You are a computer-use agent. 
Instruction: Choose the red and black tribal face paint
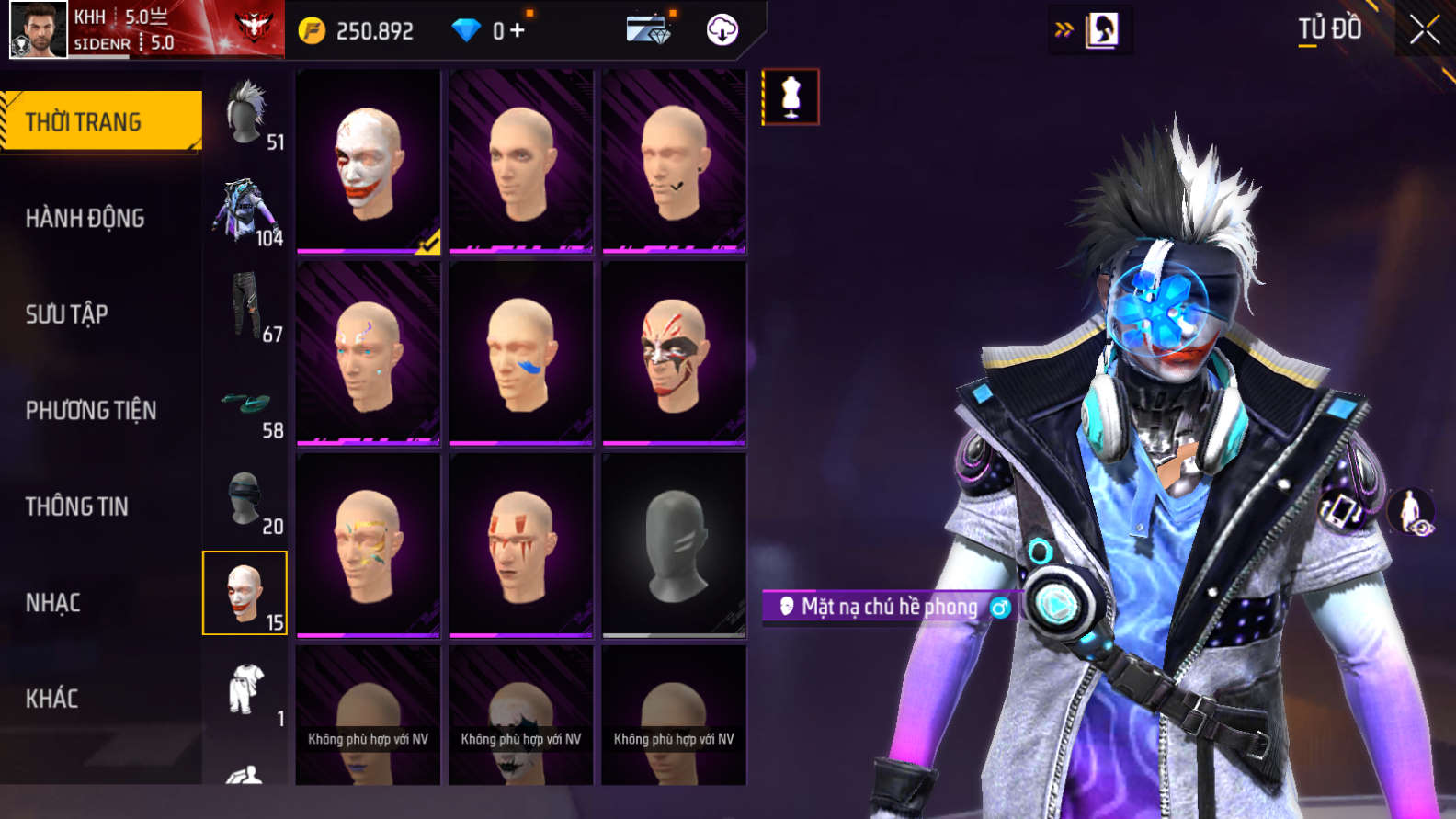click(x=674, y=354)
